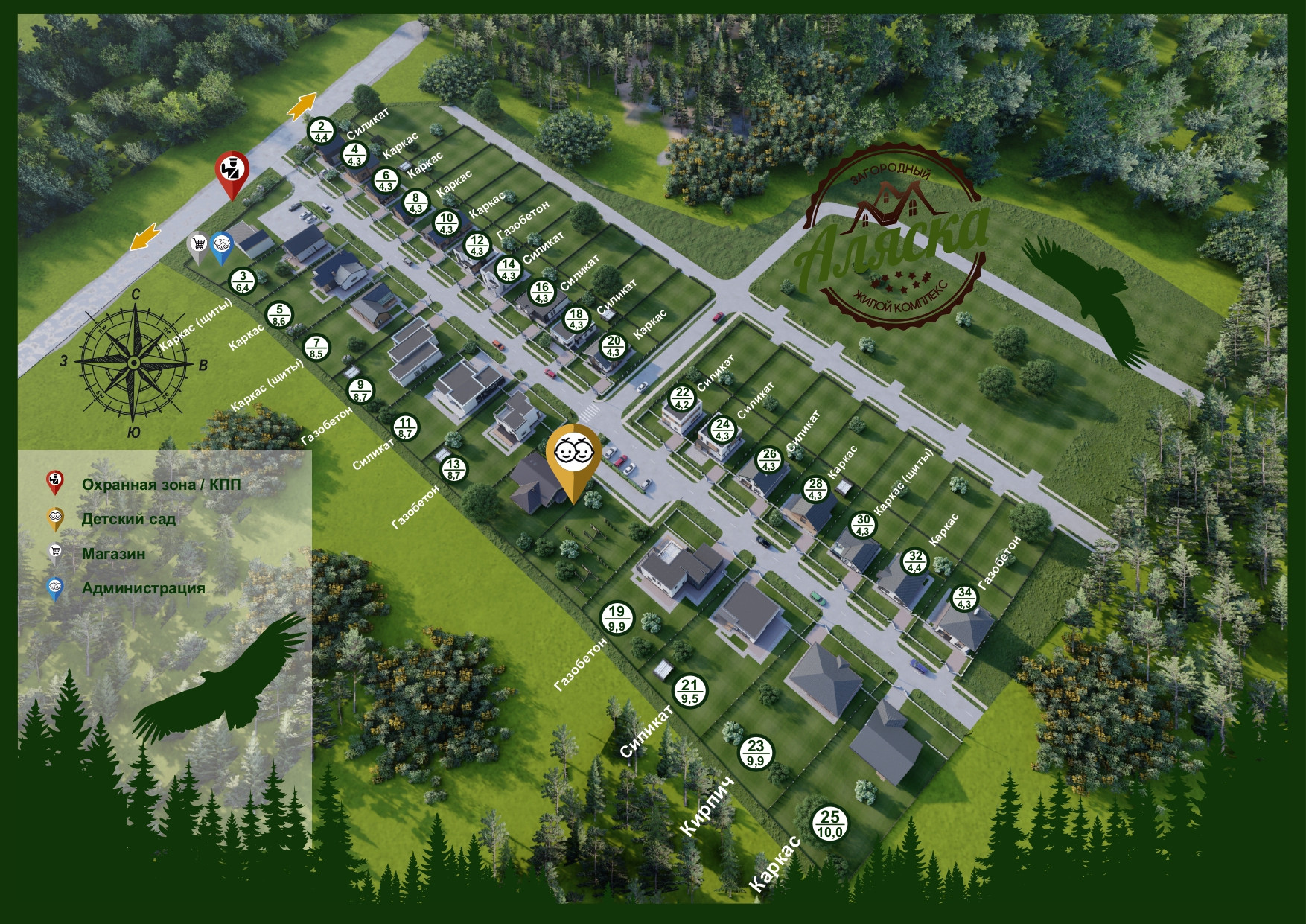Select plot marker number 22

tap(682, 398)
